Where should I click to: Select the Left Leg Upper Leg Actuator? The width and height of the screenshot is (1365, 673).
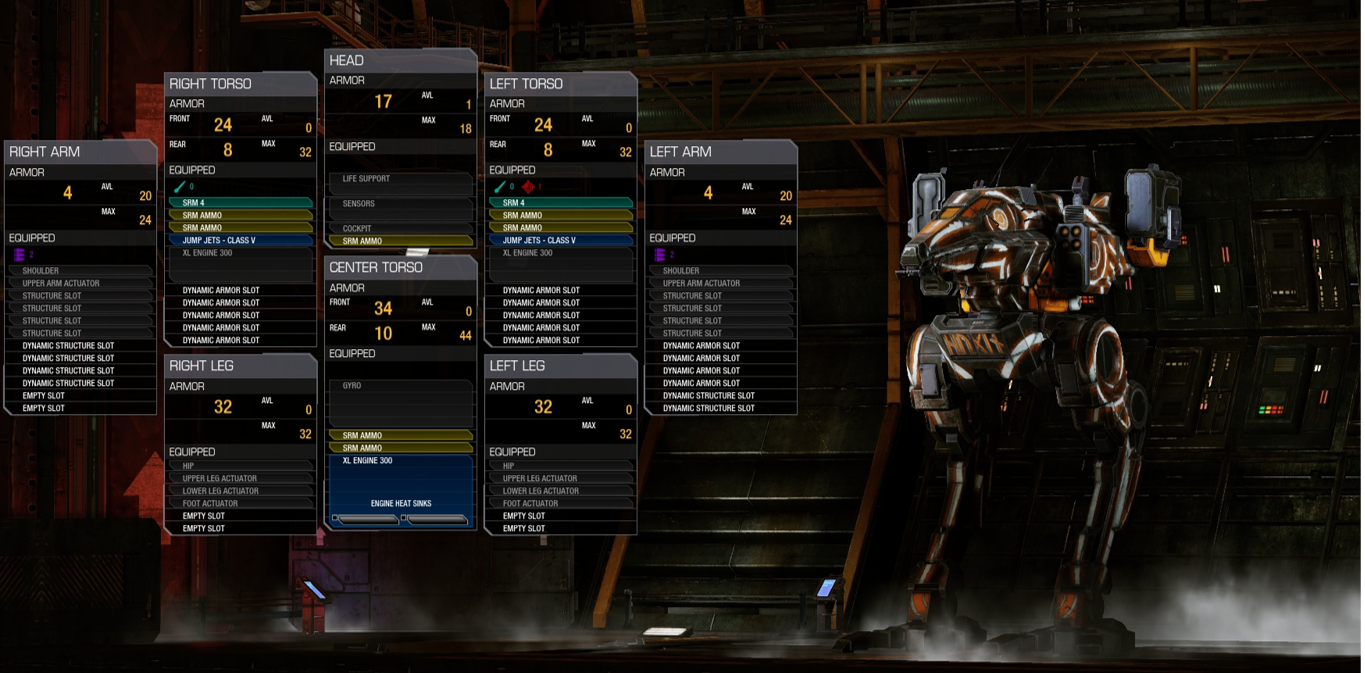(560, 479)
